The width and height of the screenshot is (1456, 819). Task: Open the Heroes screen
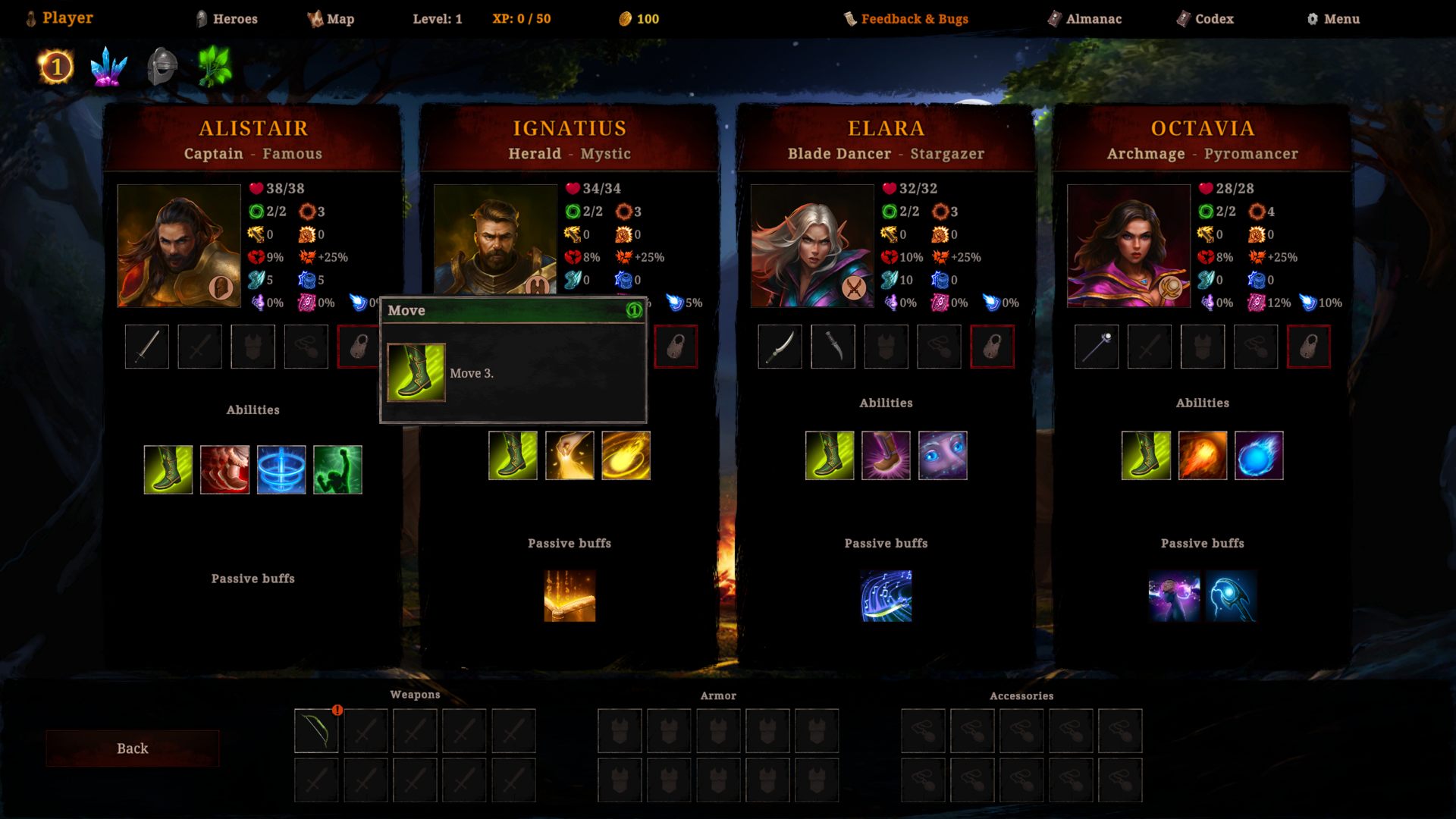(x=227, y=19)
